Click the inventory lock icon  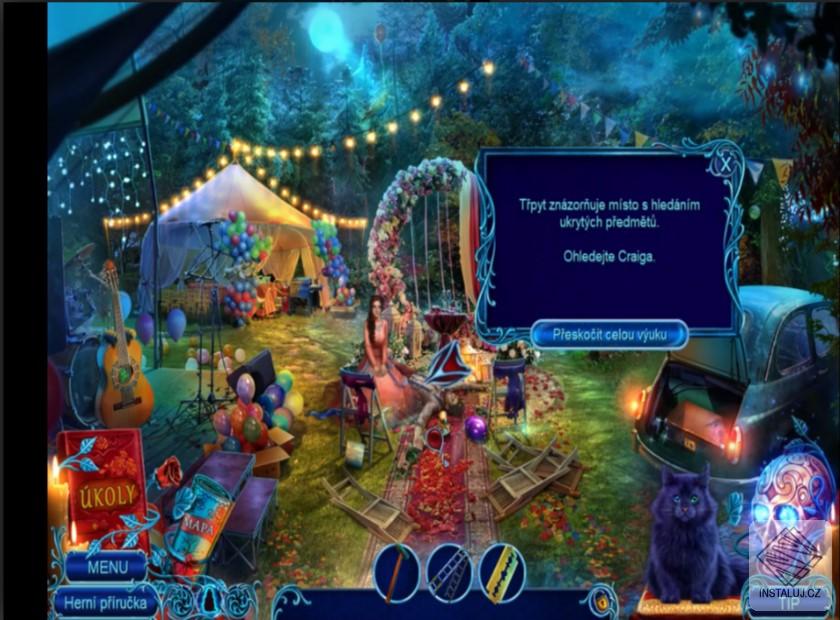(x=600, y=603)
